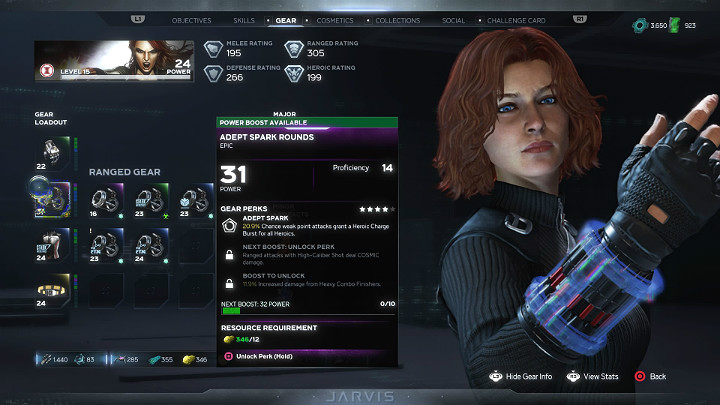Select the power 16 ranged gear item
720x405 pixels.
(x=106, y=198)
